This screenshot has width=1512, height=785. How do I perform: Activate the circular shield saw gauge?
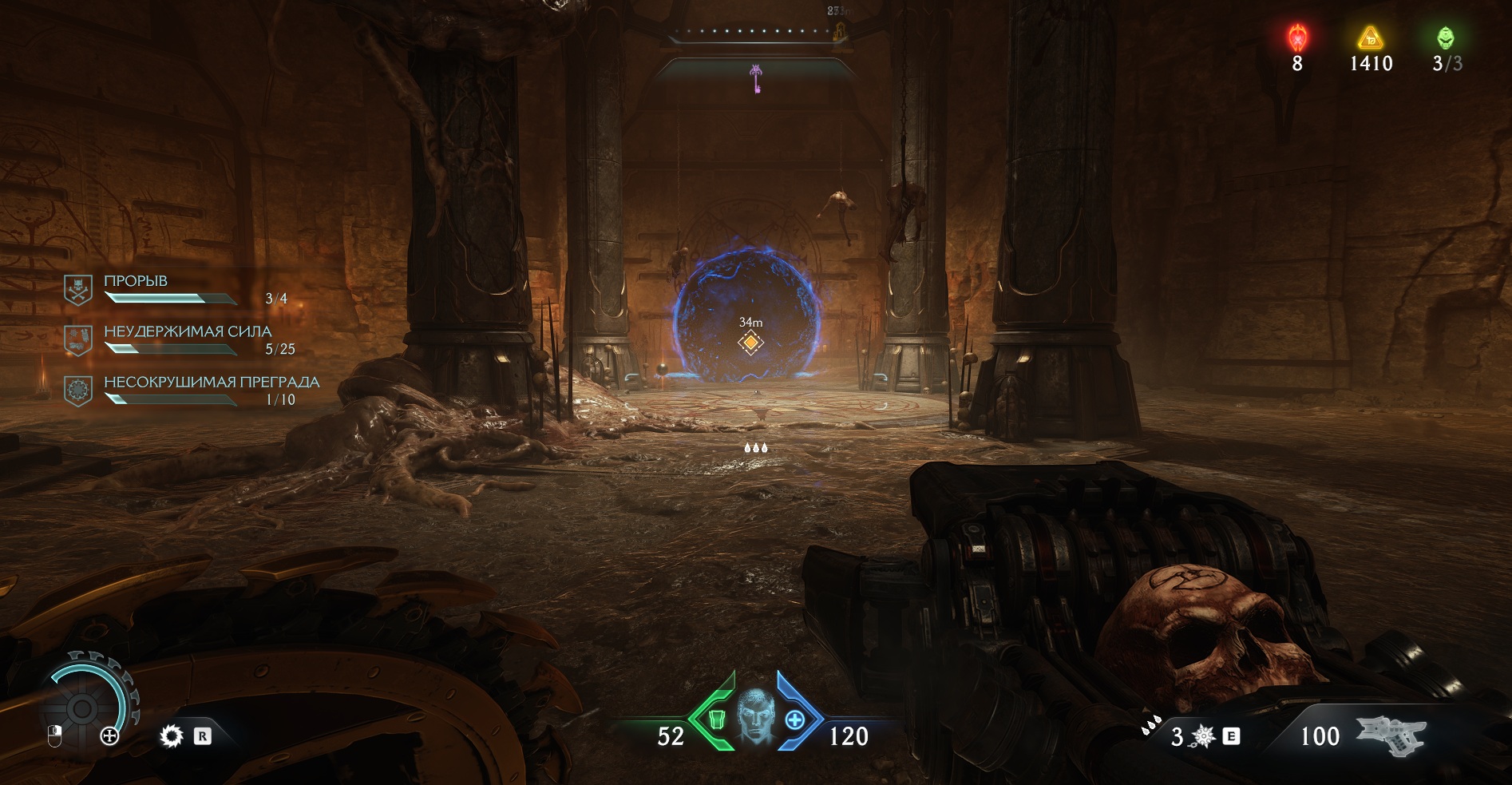pos(82,708)
